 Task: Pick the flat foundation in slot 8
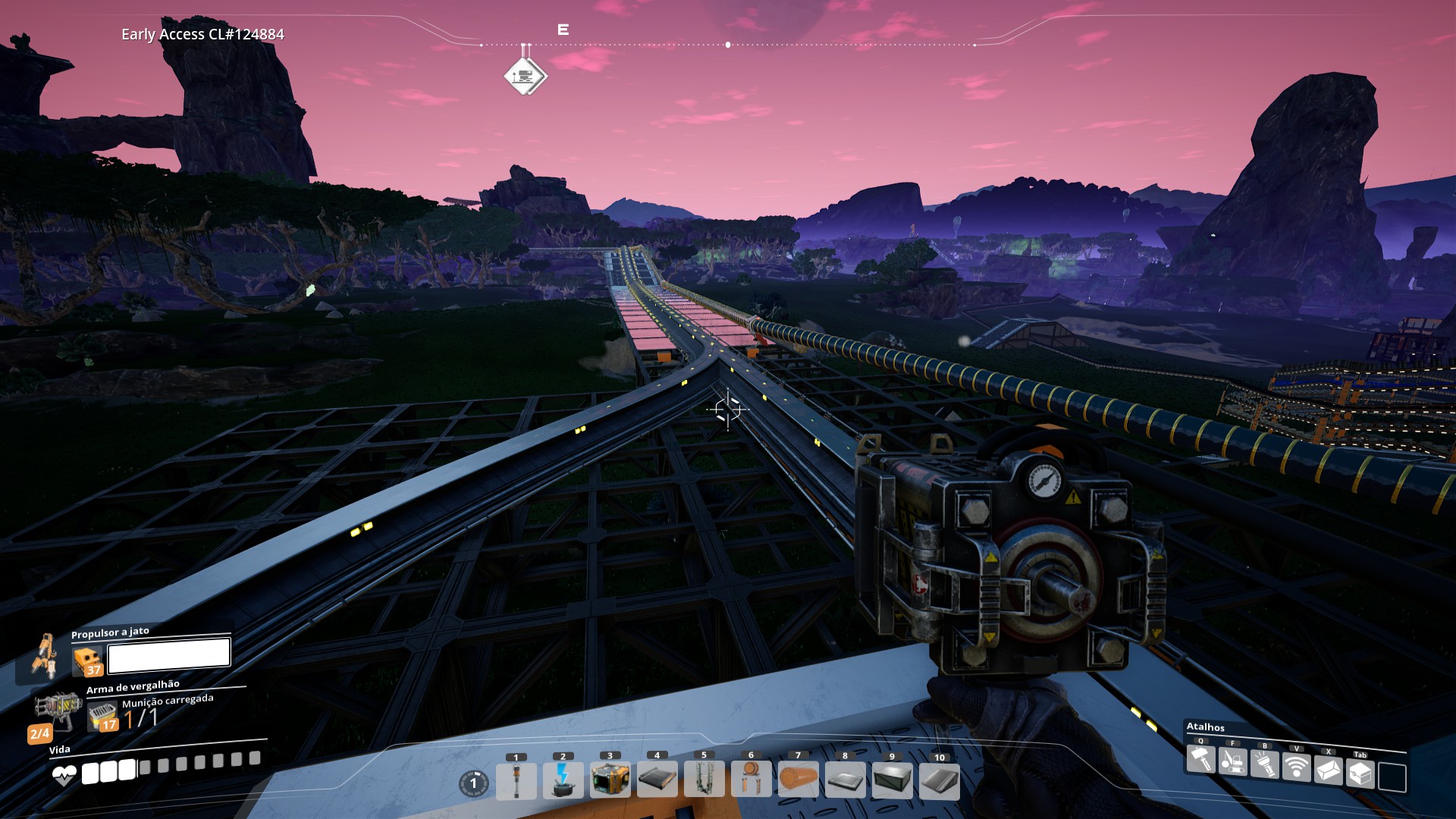click(846, 780)
